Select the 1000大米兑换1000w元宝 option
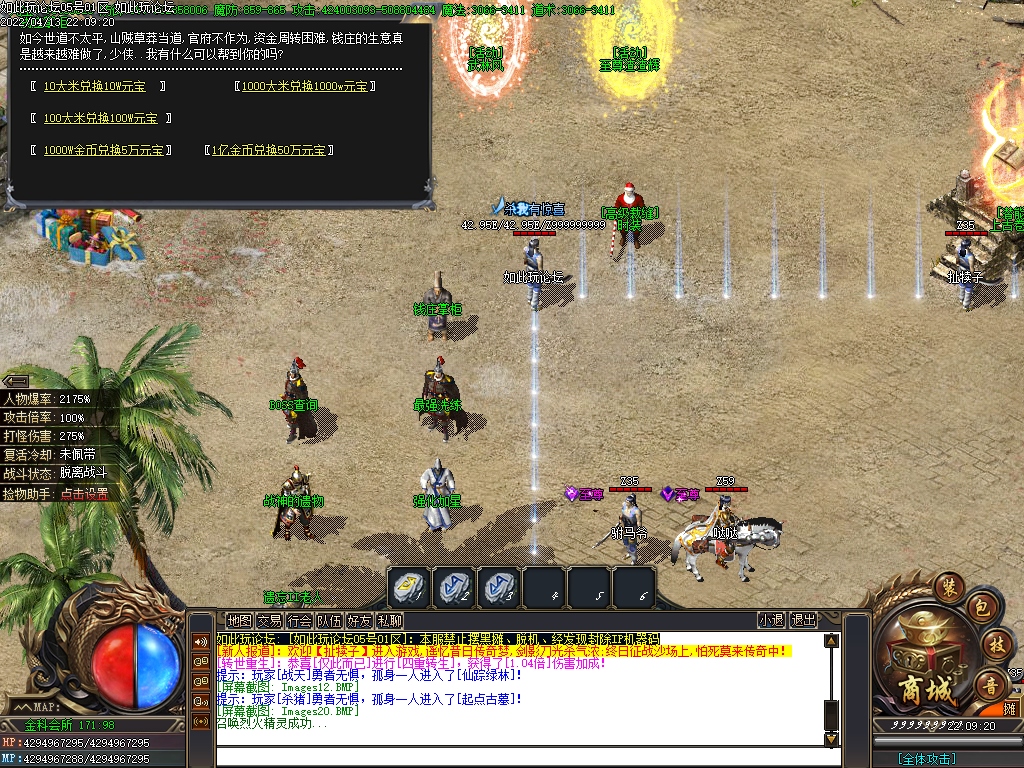 click(304, 87)
